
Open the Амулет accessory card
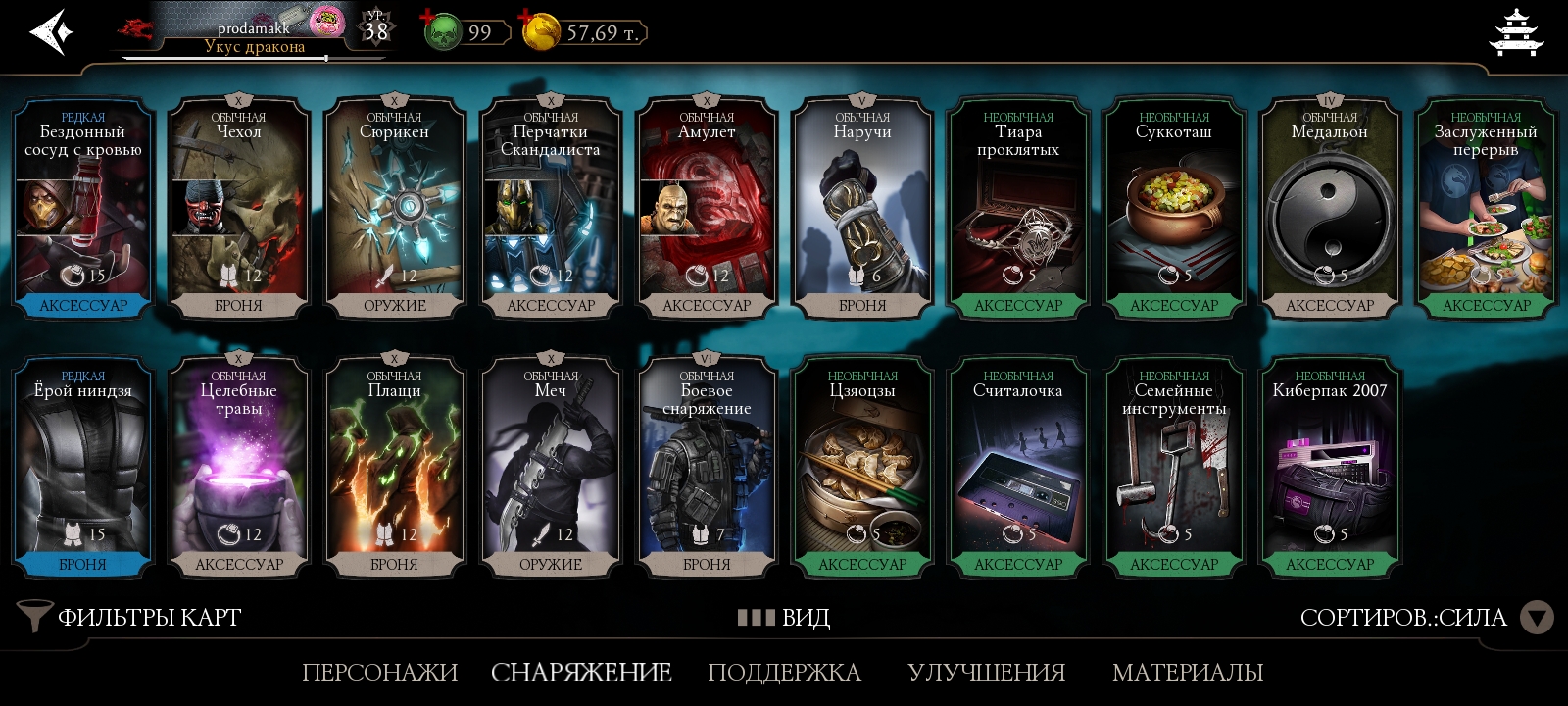click(707, 208)
